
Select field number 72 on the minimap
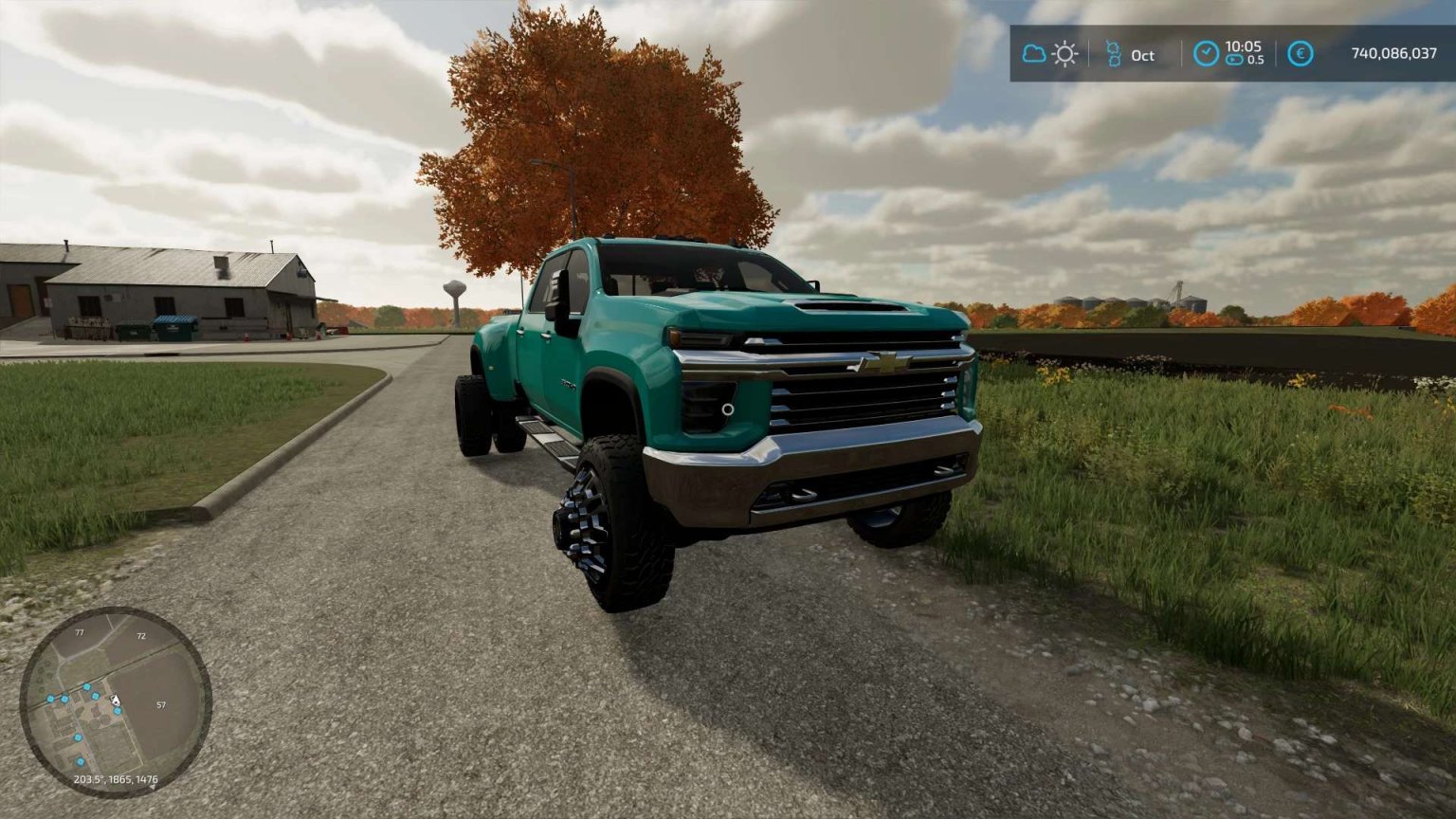141,636
